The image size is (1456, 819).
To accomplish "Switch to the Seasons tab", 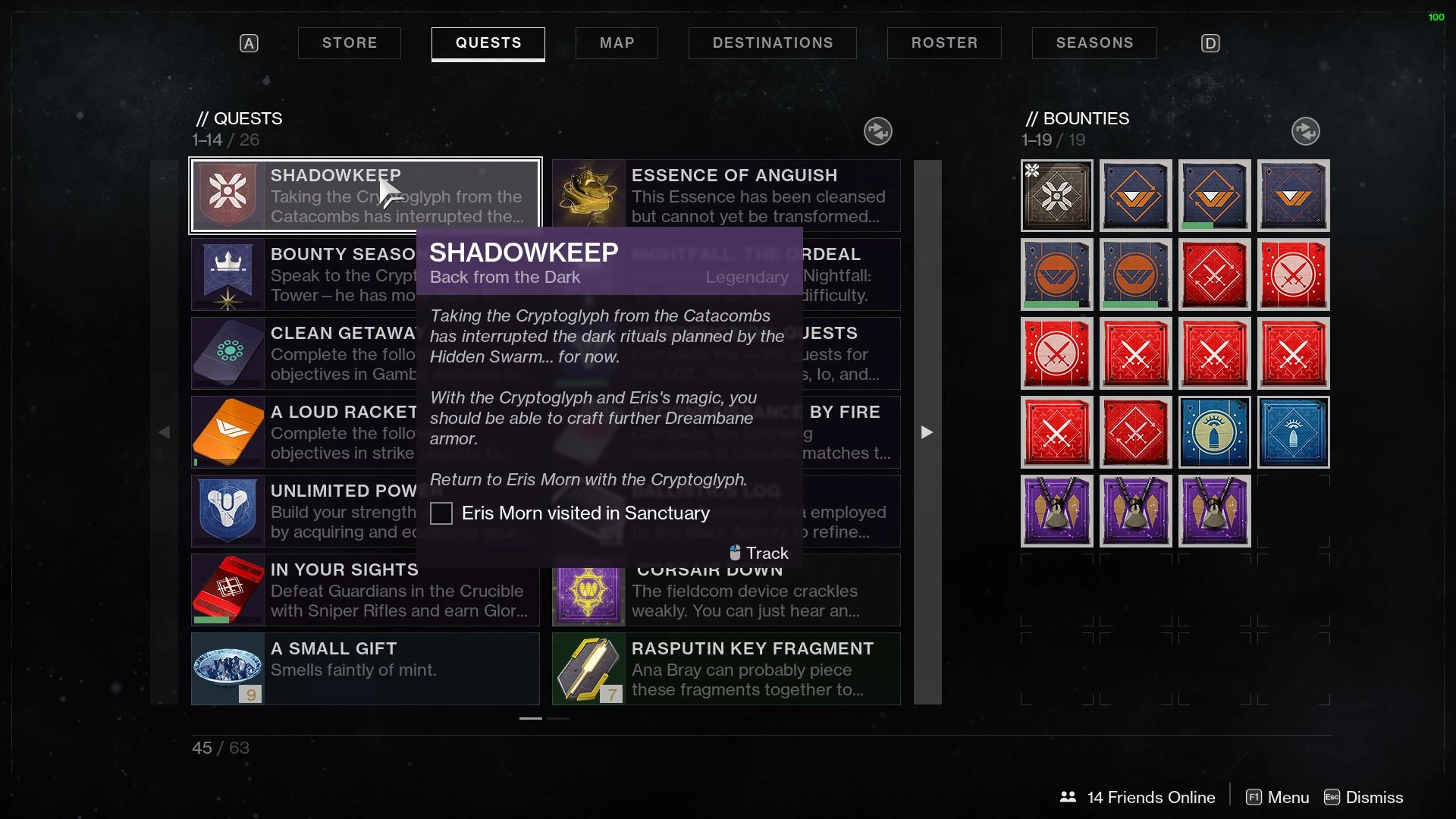I will [x=1094, y=43].
